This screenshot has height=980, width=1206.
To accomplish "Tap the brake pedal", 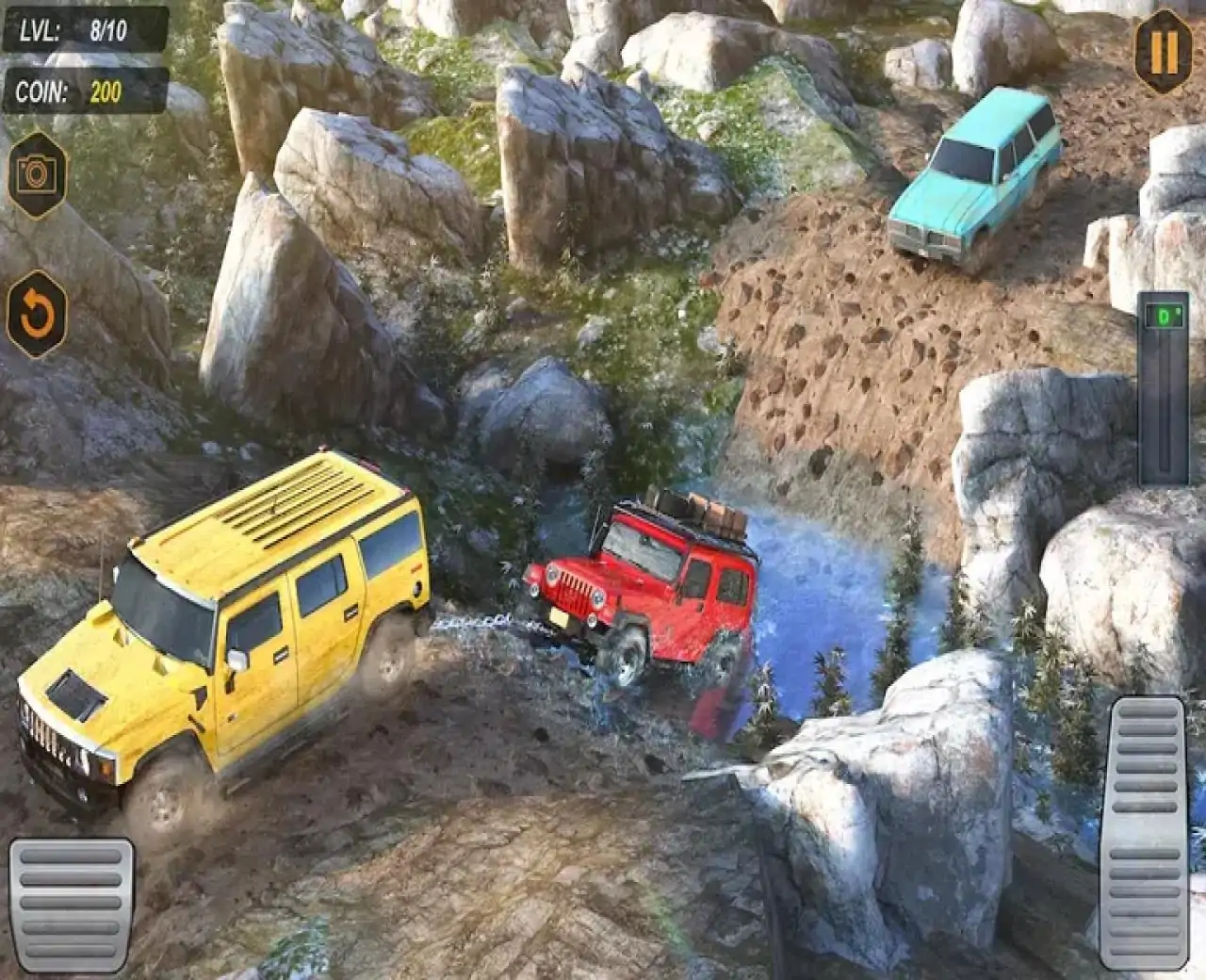I will pyautogui.click(x=72, y=903).
